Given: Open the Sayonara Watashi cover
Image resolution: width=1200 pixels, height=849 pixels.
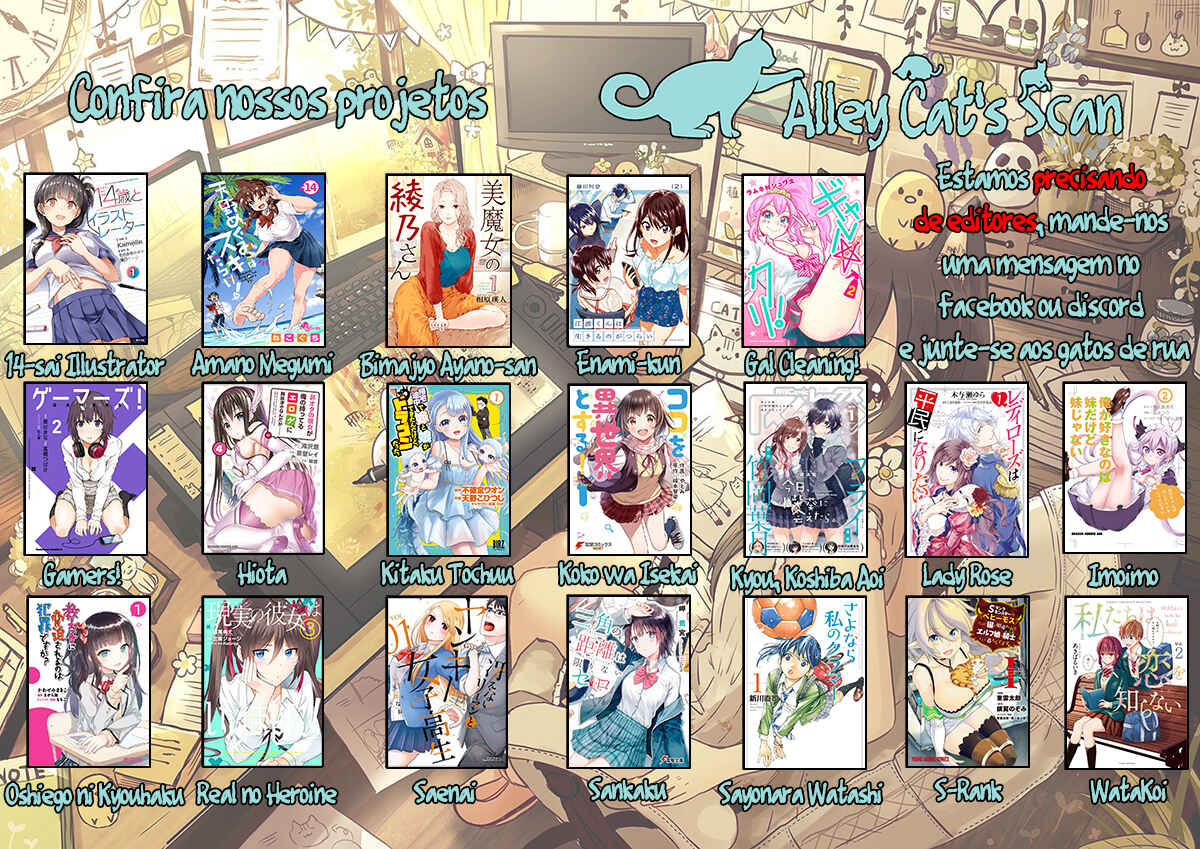Looking at the screenshot, I should pos(805,682).
